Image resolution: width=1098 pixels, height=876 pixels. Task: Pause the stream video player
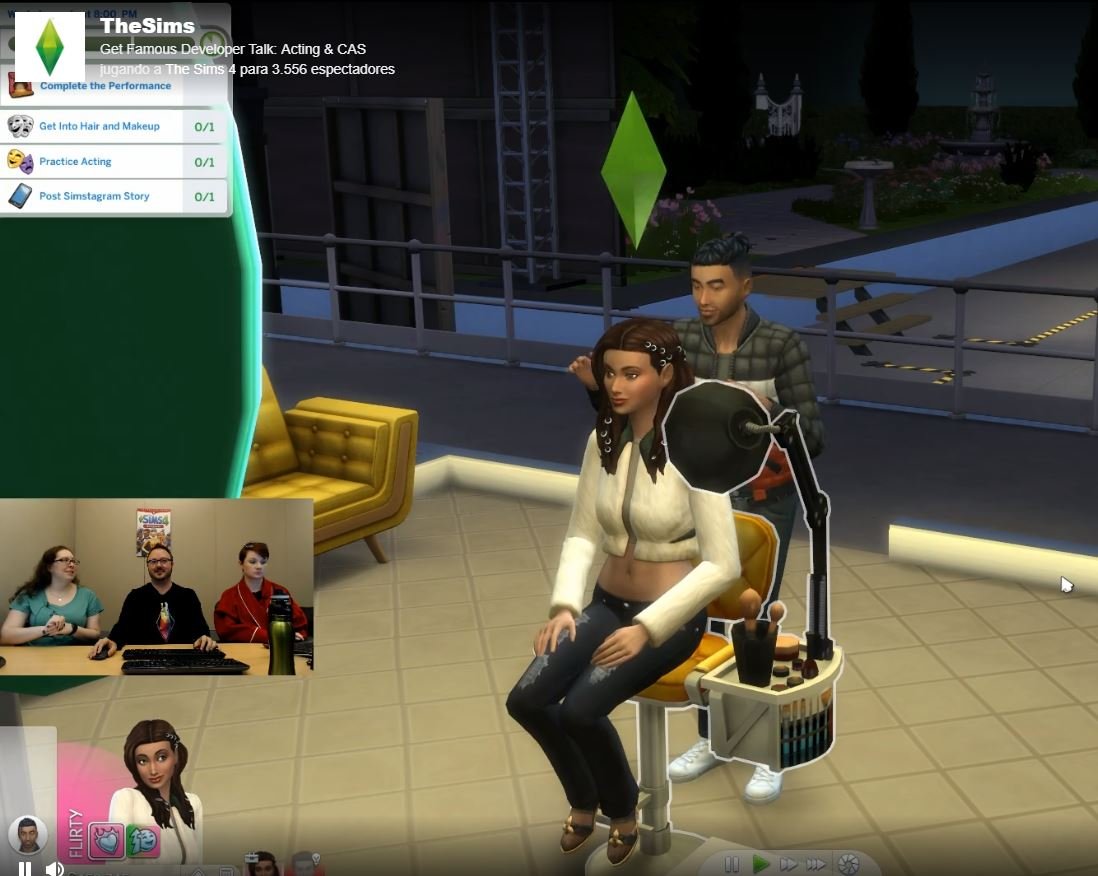(25, 869)
